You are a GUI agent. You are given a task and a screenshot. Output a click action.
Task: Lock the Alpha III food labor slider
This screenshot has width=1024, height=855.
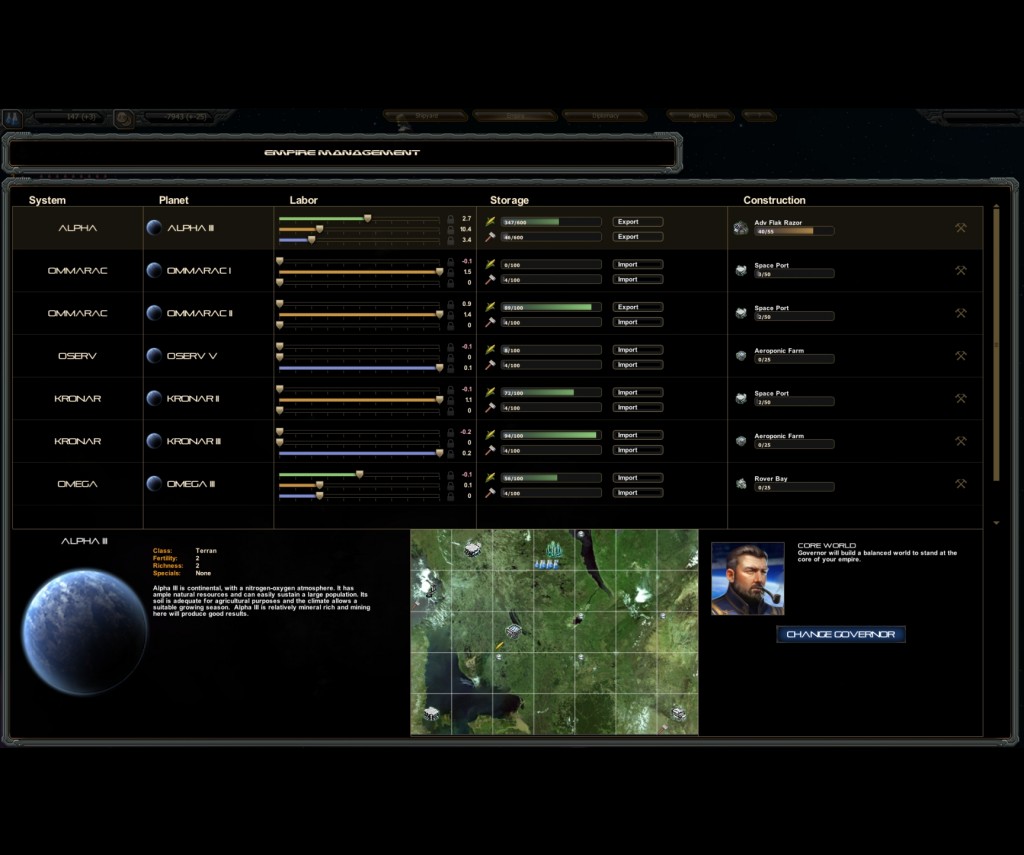pyautogui.click(x=450, y=218)
